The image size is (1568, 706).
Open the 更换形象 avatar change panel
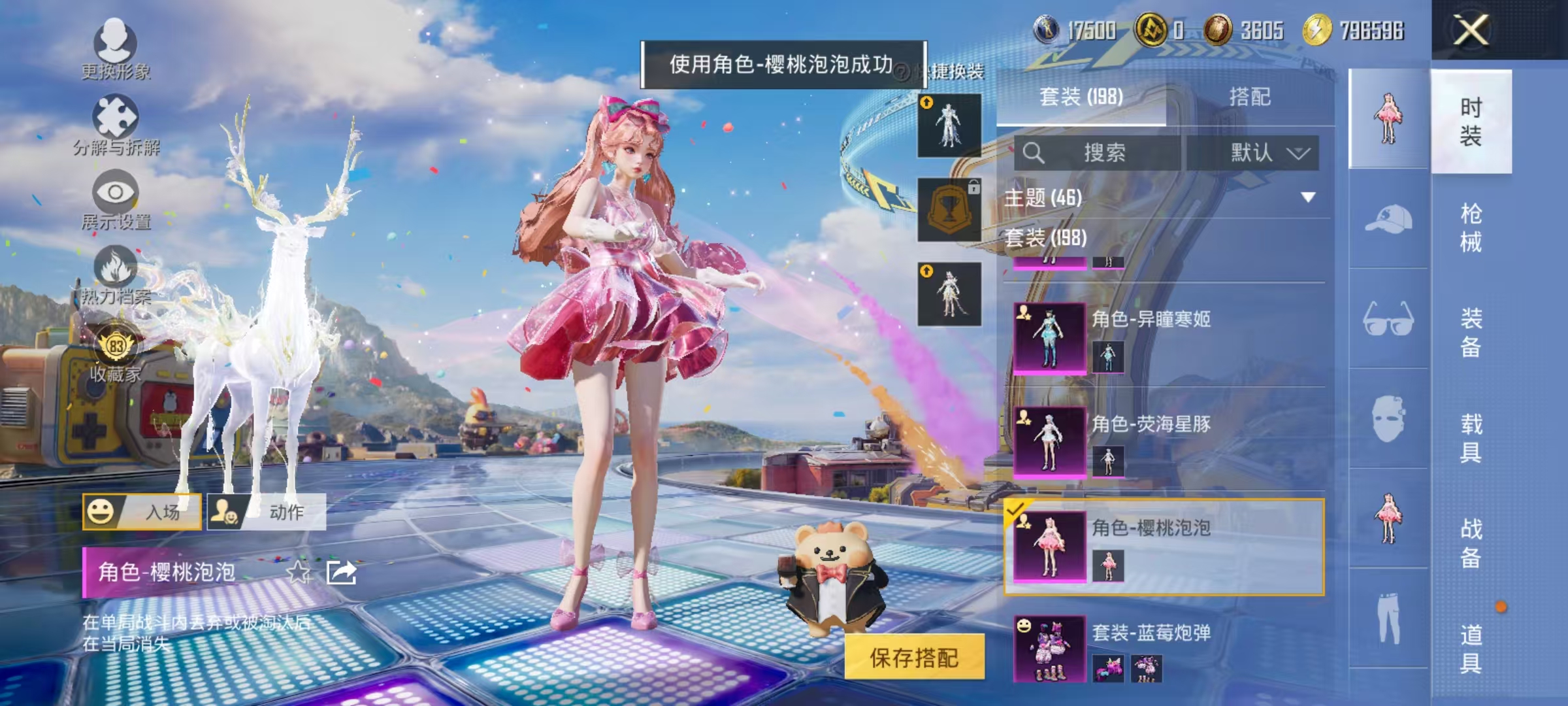pos(116,48)
